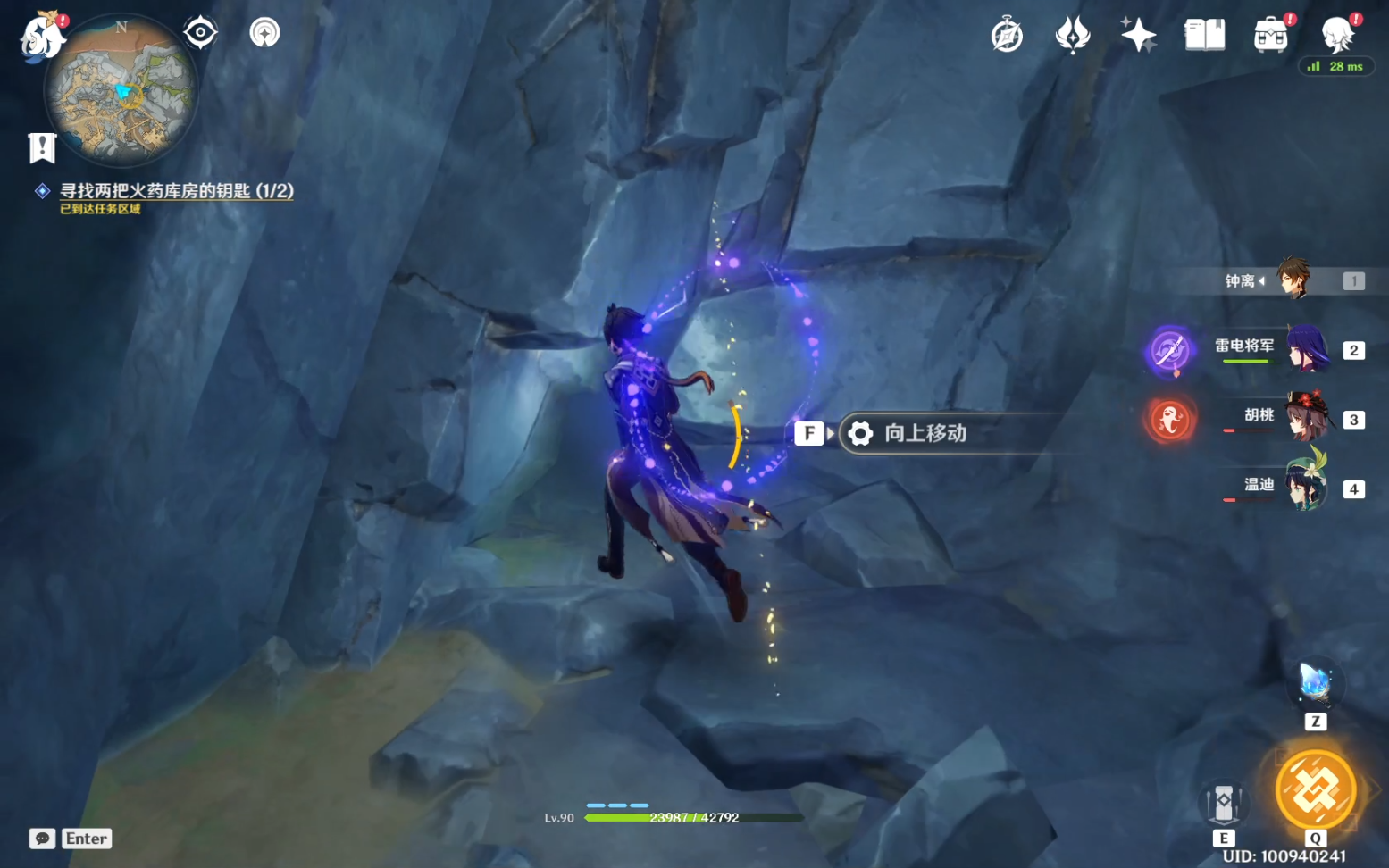Open the compass events icon

[1007, 36]
